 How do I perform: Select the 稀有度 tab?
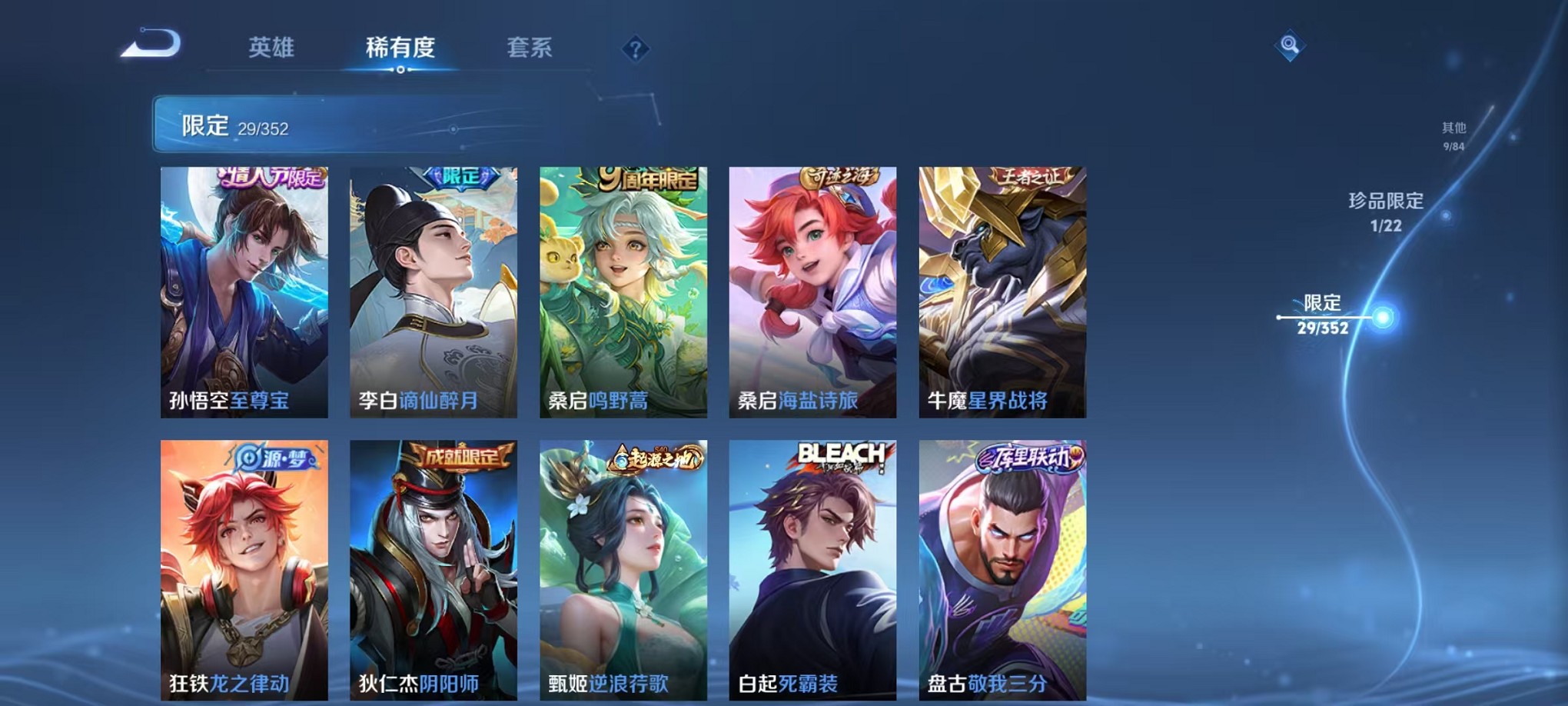[400, 48]
